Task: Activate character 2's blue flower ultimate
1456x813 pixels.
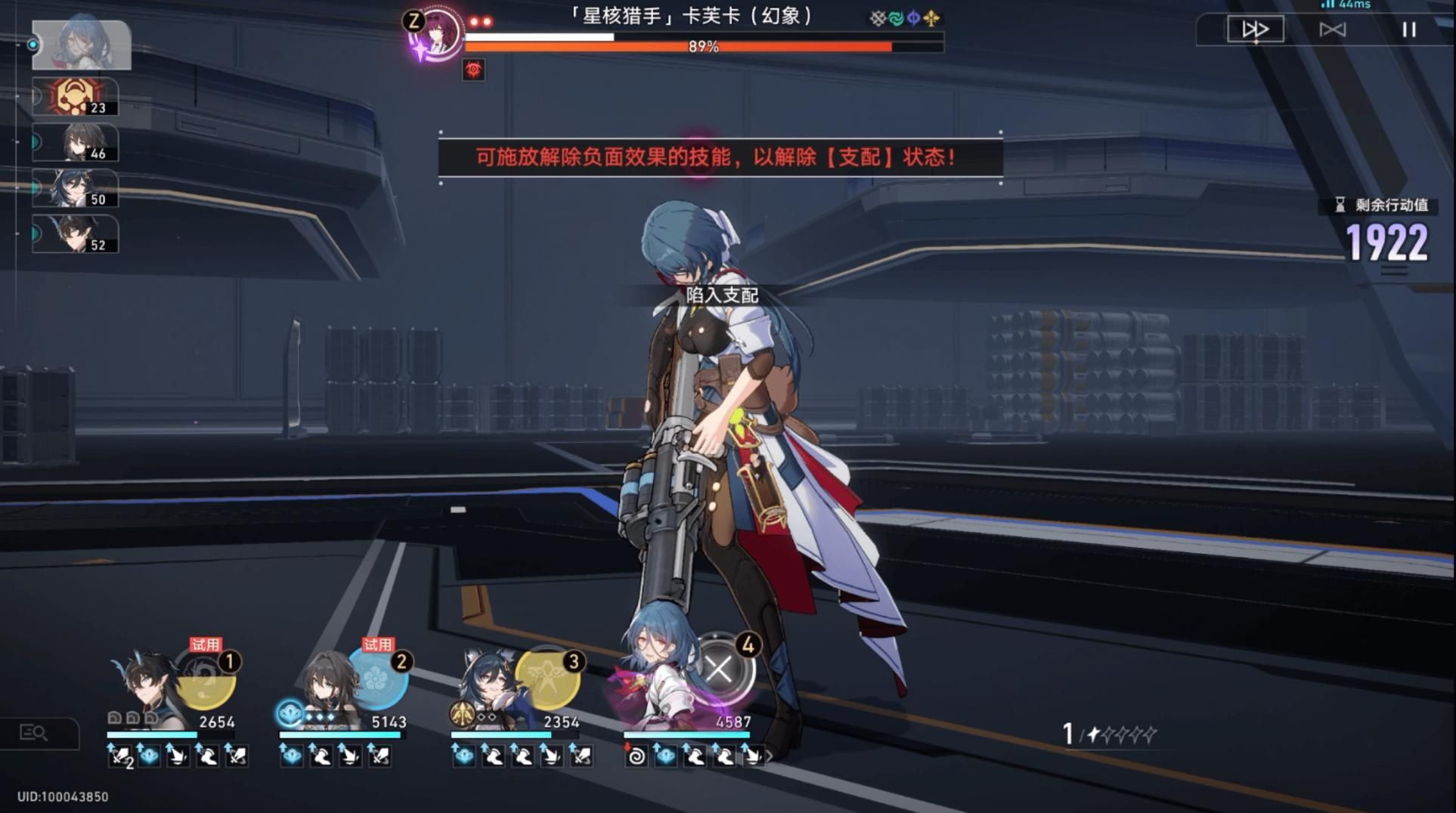Action: click(377, 678)
